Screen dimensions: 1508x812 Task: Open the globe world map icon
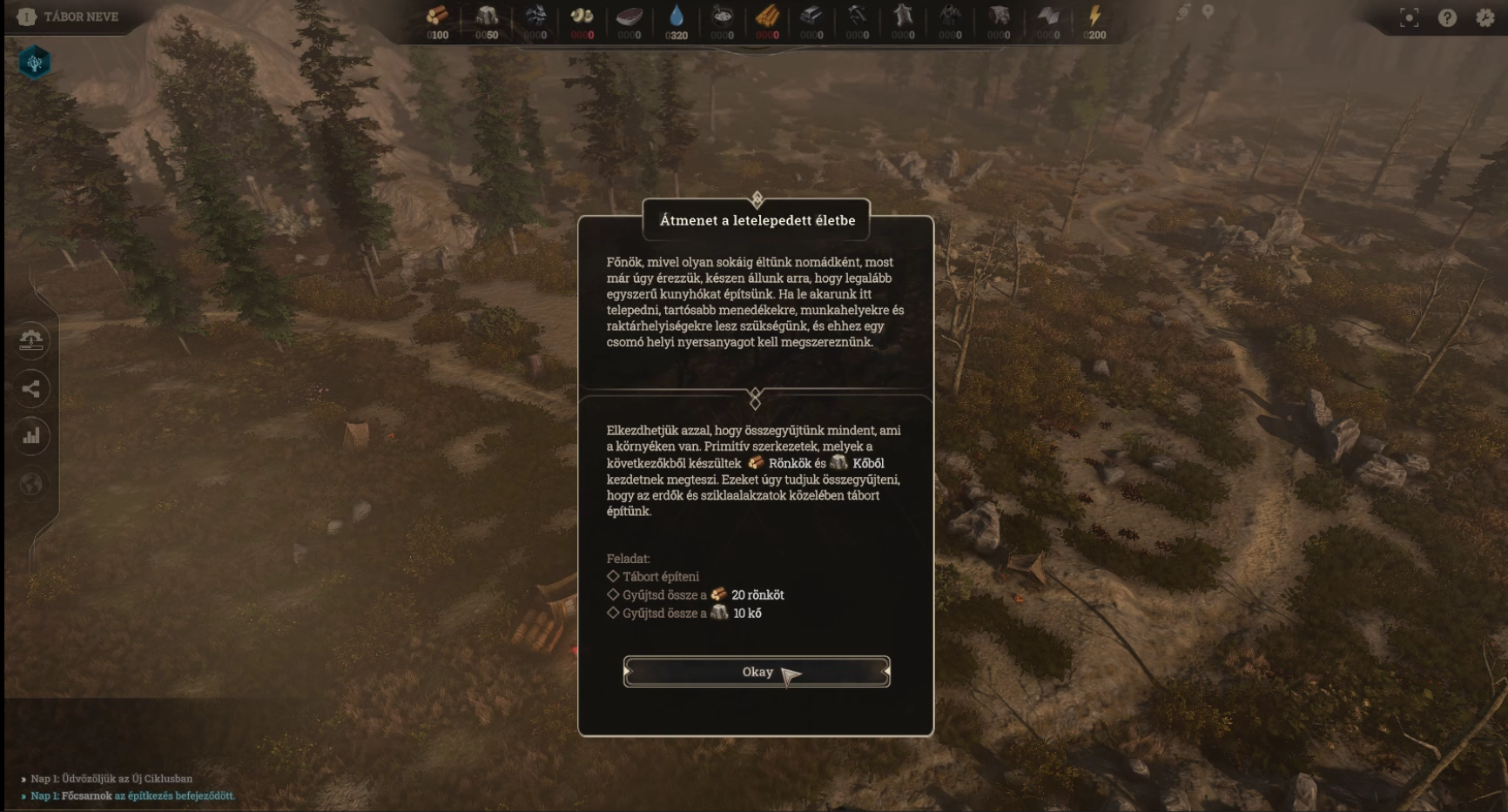31,484
